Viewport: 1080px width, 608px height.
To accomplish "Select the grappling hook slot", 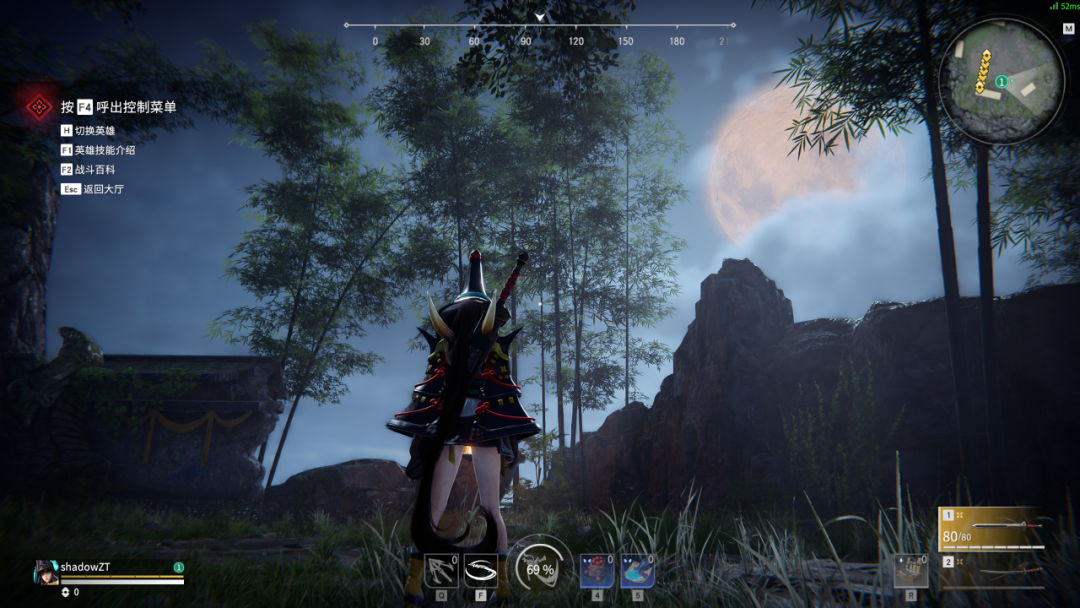I will tap(441, 570).
